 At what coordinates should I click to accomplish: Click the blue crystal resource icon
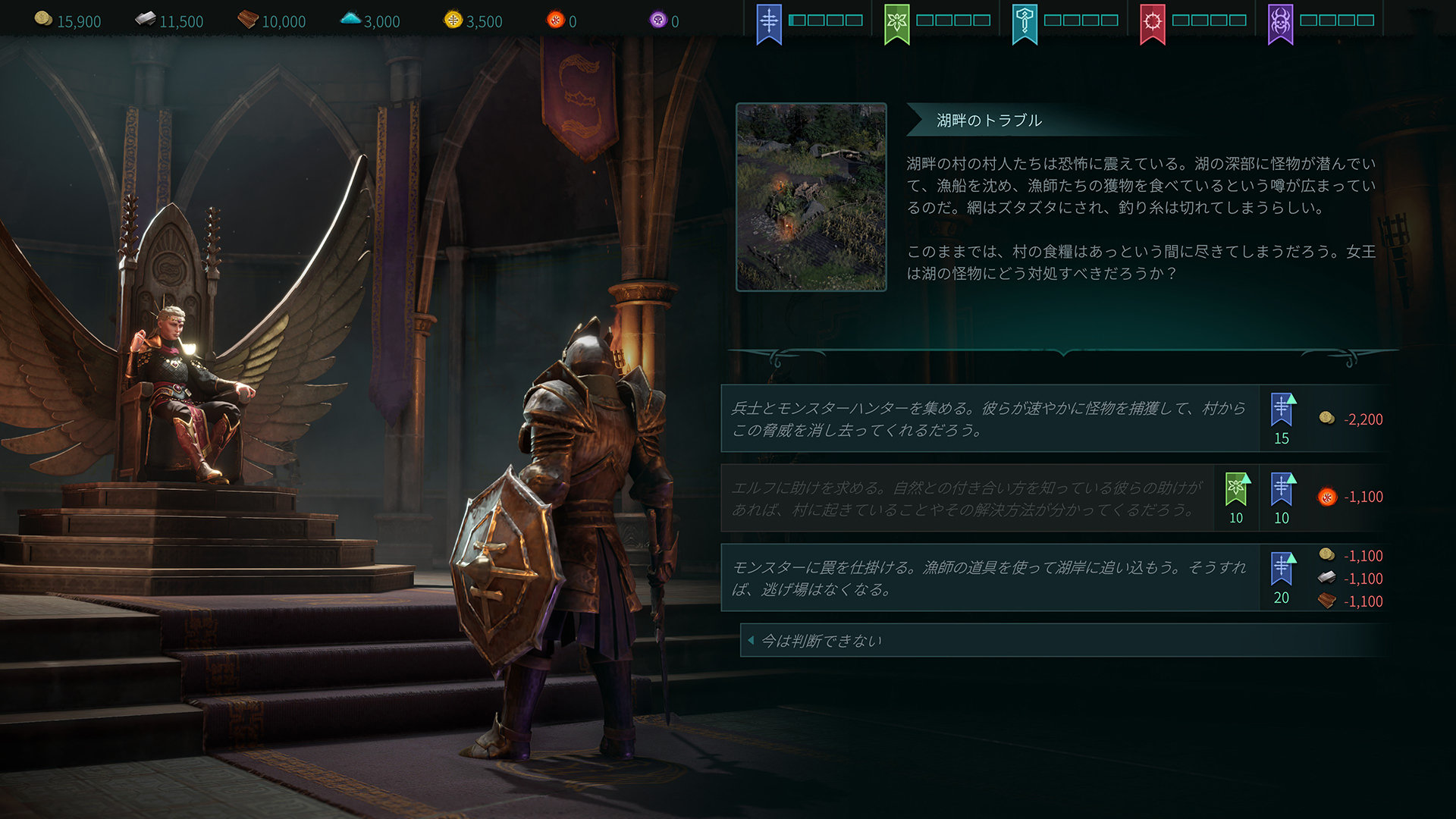pyautogui.click(x=350, y=20)
